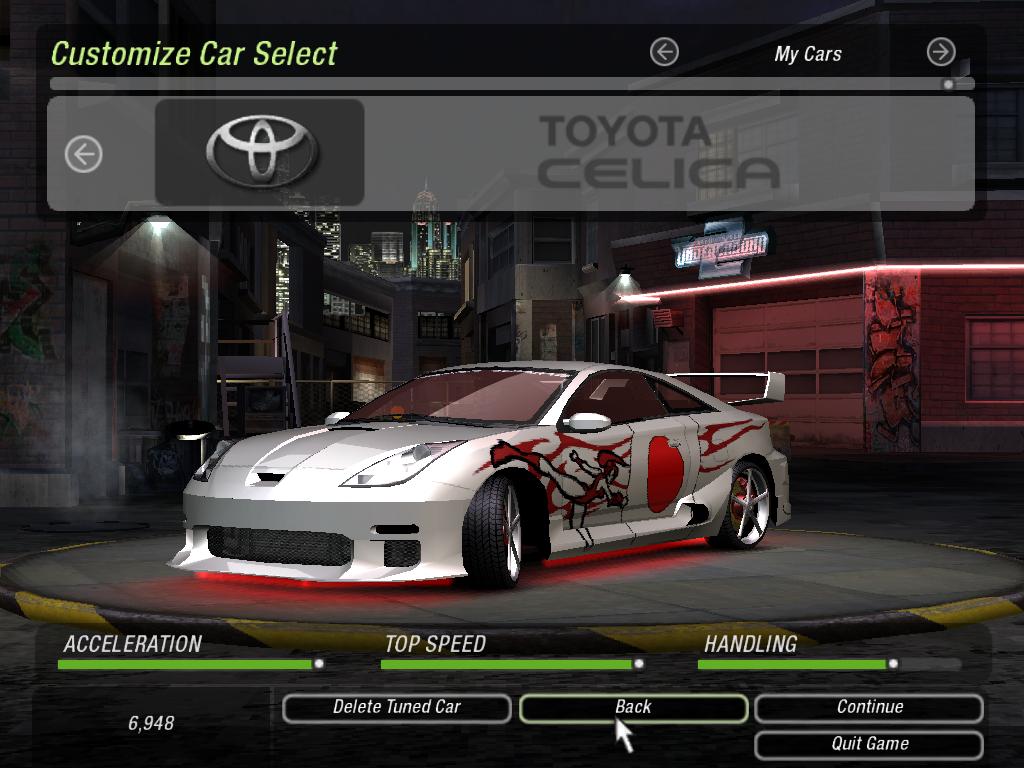Choose Quit Game
Viewport: 1024px width, 768px height.
869,745
